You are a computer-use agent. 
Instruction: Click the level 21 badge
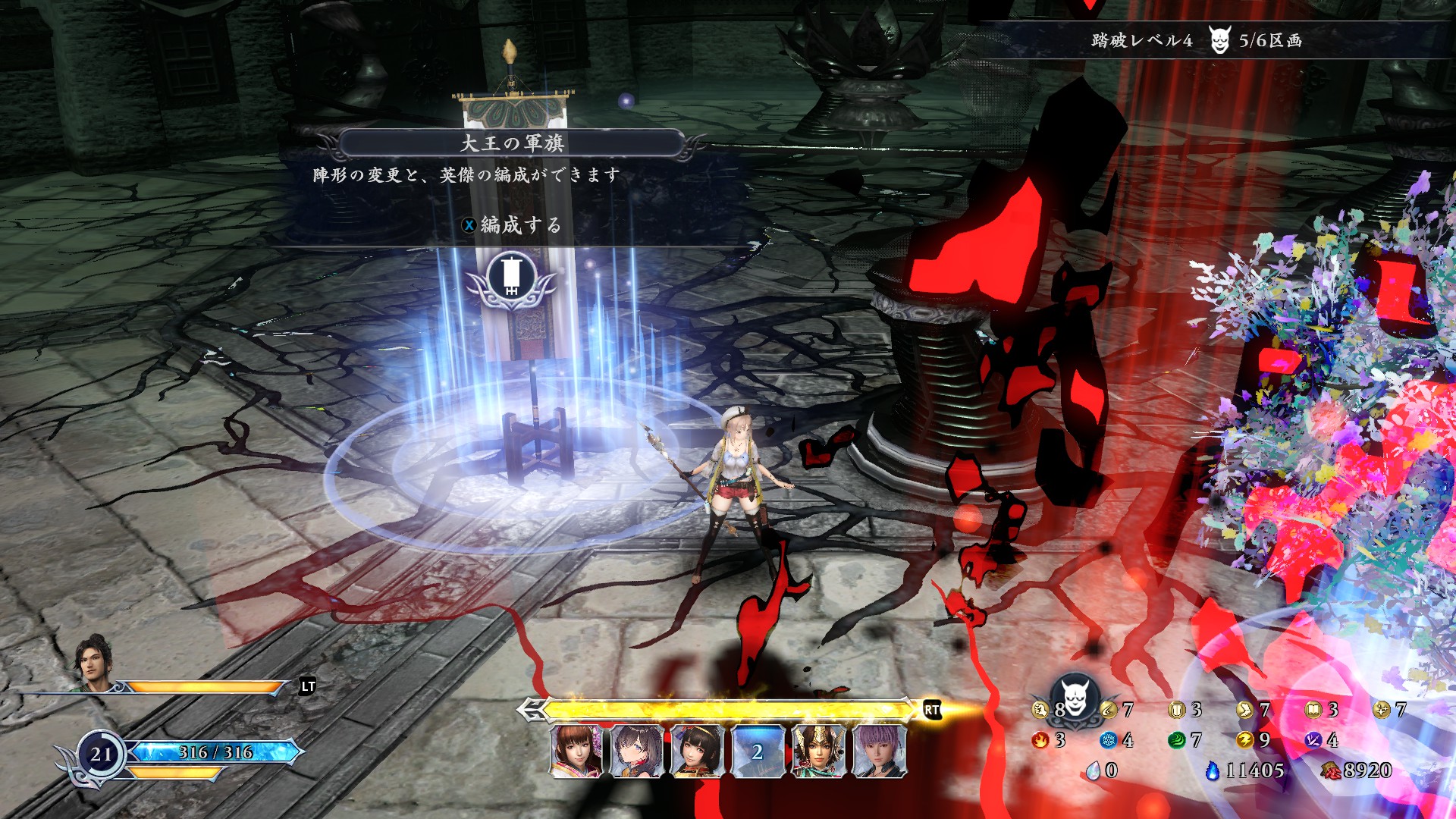click(101, 754)
